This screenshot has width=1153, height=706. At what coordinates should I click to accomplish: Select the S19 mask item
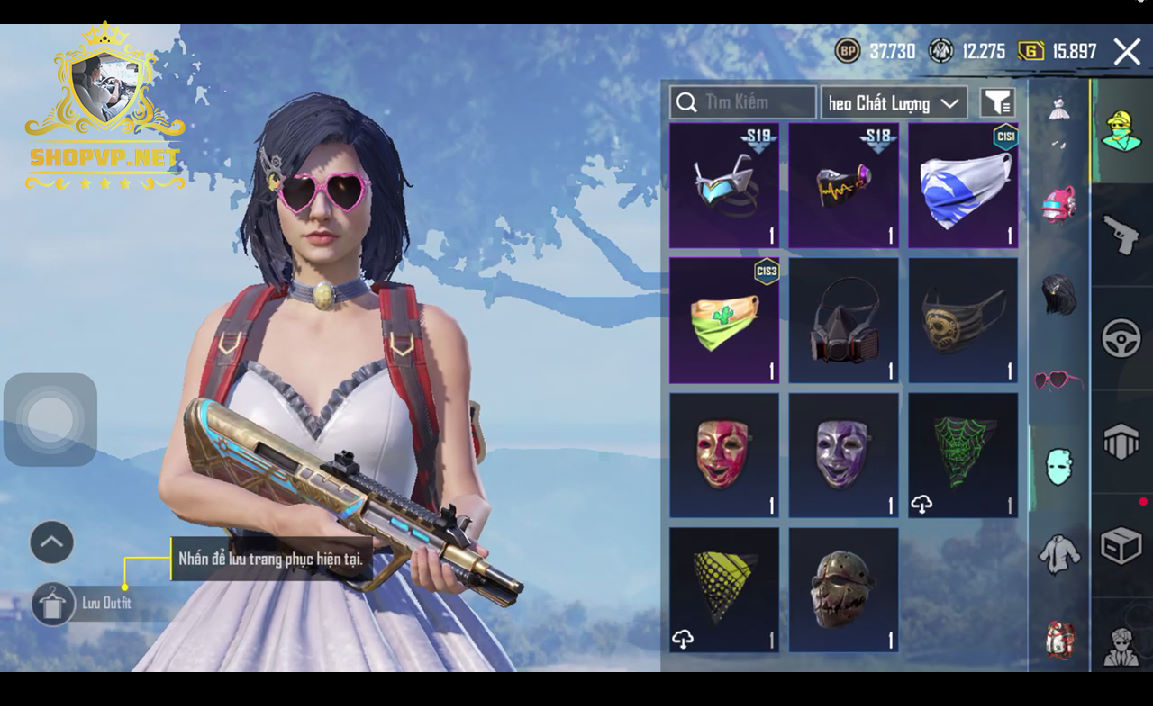coord(723,186)
